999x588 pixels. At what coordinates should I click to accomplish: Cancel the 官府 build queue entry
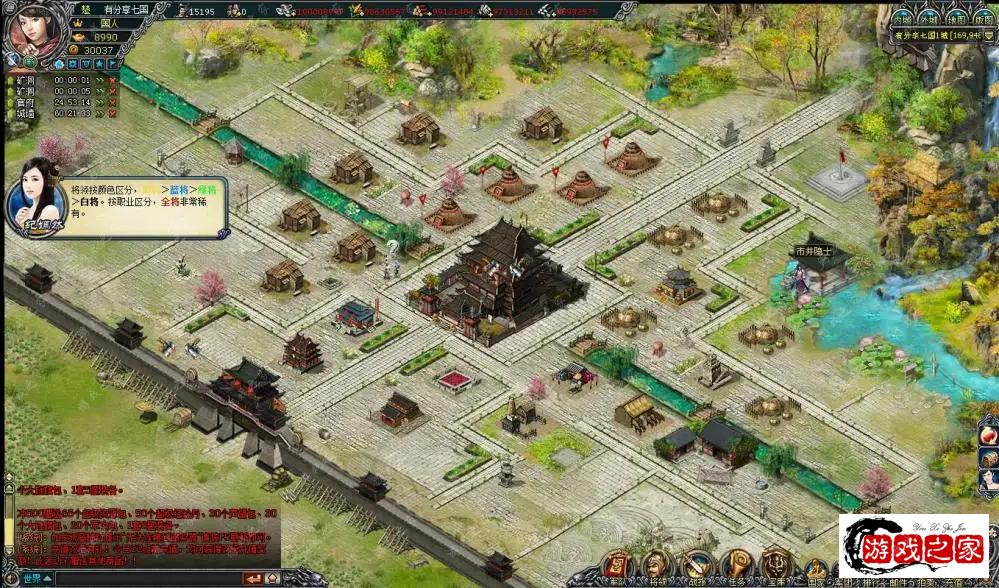(x=113, y=102)
